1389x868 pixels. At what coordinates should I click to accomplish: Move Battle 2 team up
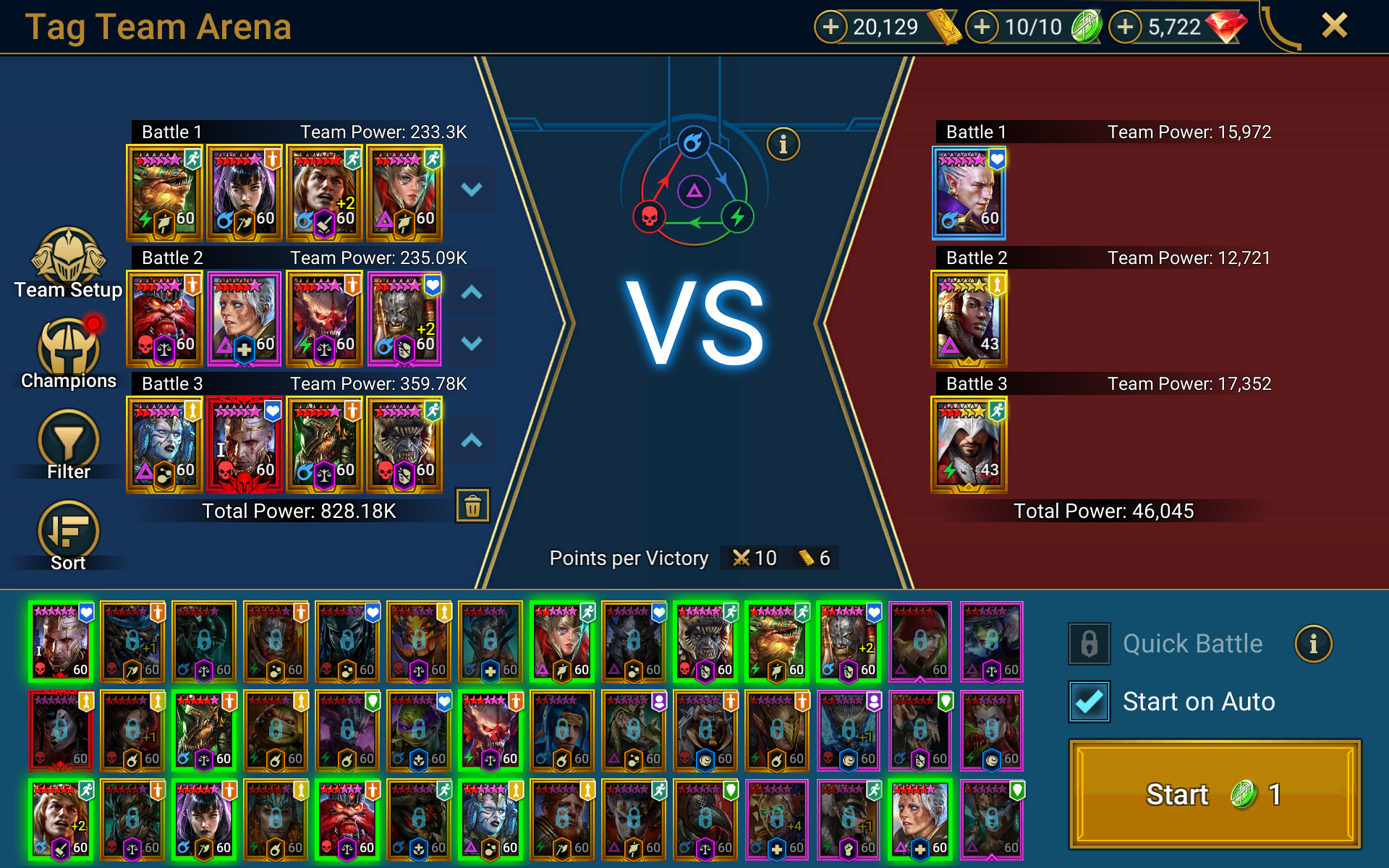472,293
